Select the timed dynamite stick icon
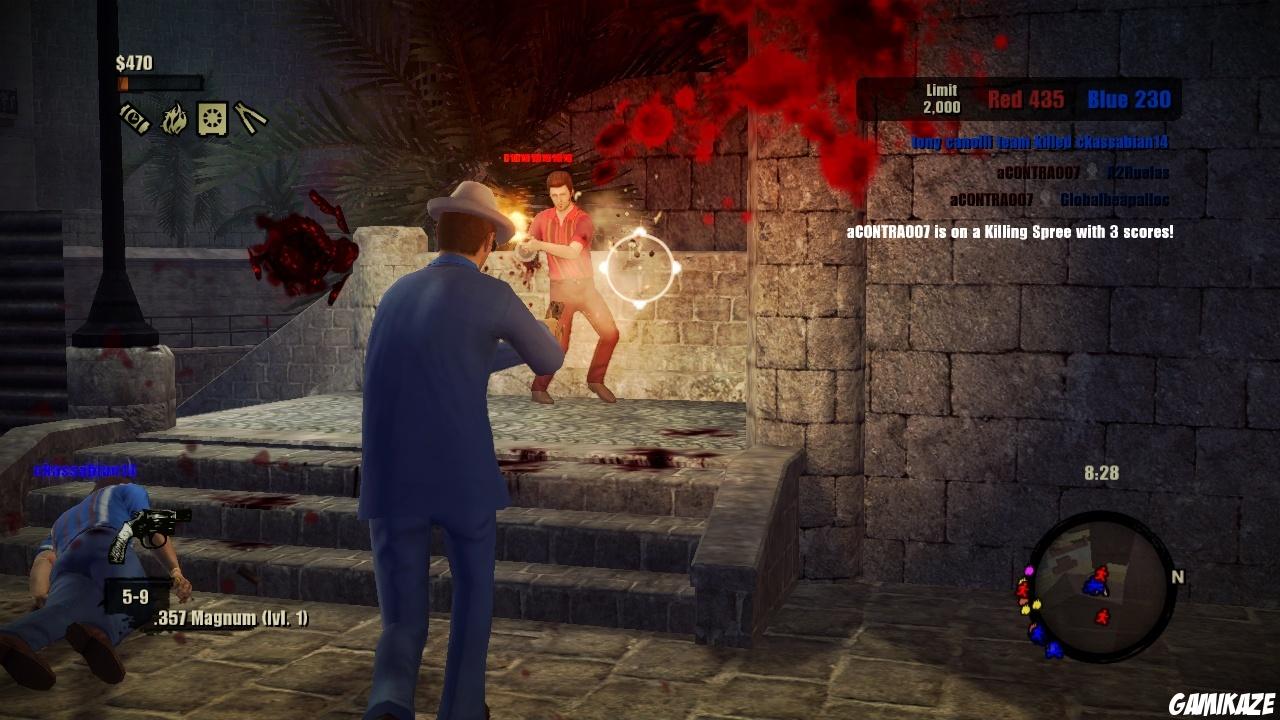 coord(135,117)
